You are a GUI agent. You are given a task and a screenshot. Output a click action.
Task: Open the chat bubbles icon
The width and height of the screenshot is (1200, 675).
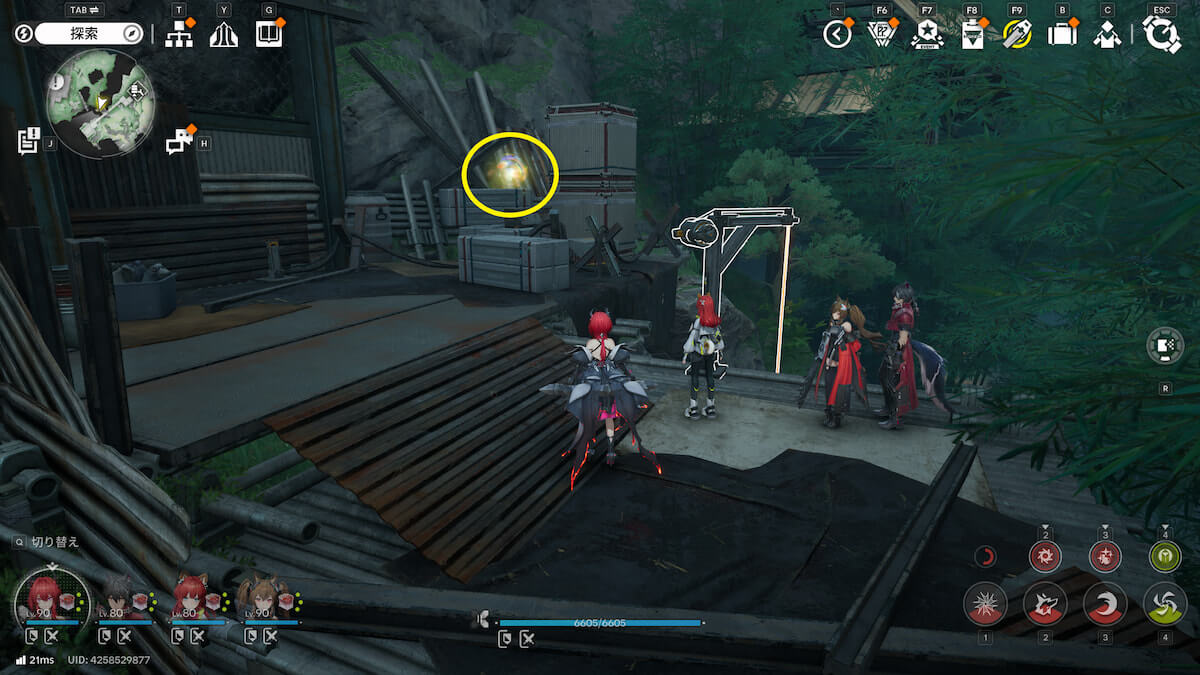click(179, 142)
